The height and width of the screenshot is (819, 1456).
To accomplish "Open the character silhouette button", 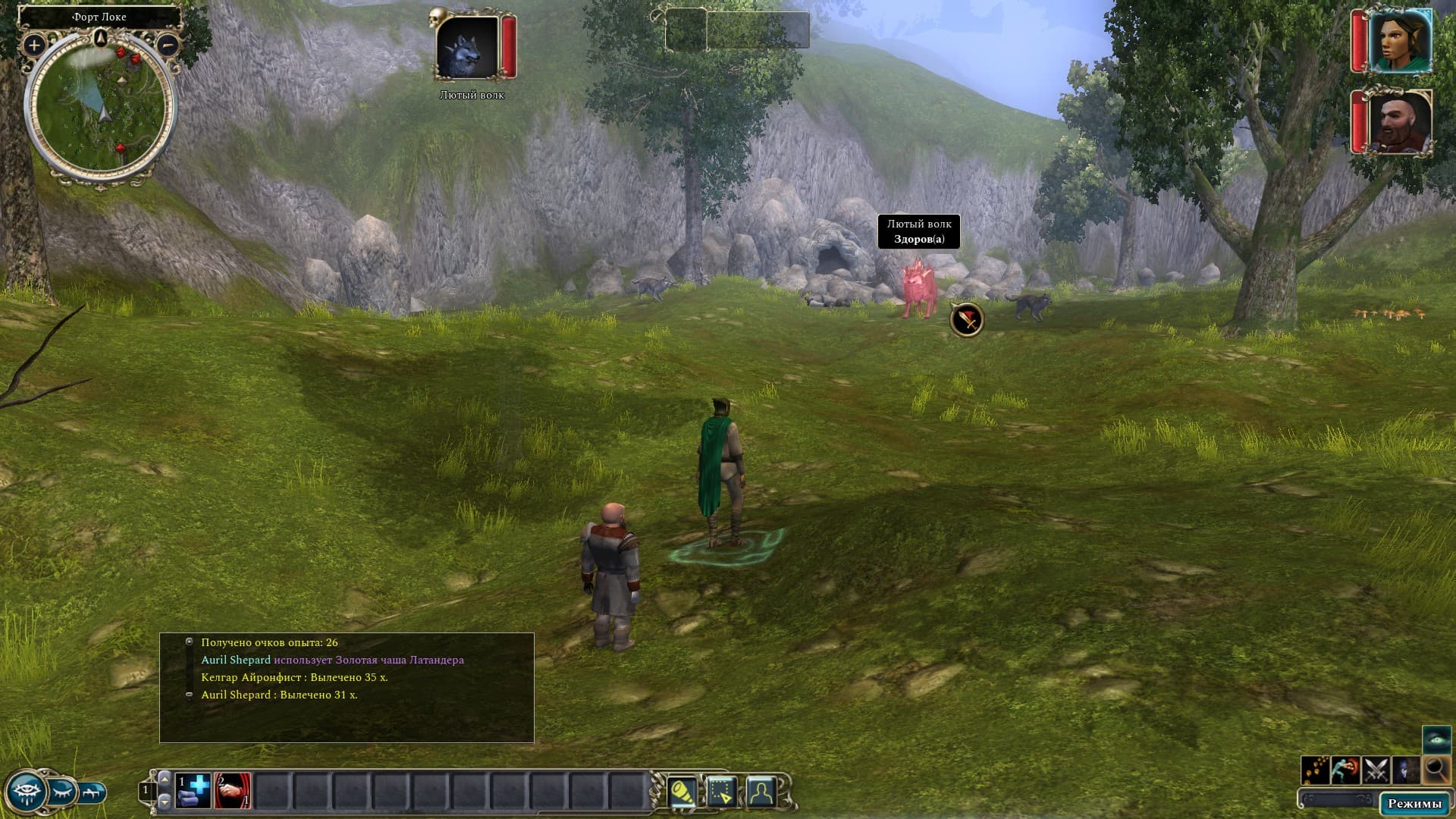I will [x=761, y=792].
